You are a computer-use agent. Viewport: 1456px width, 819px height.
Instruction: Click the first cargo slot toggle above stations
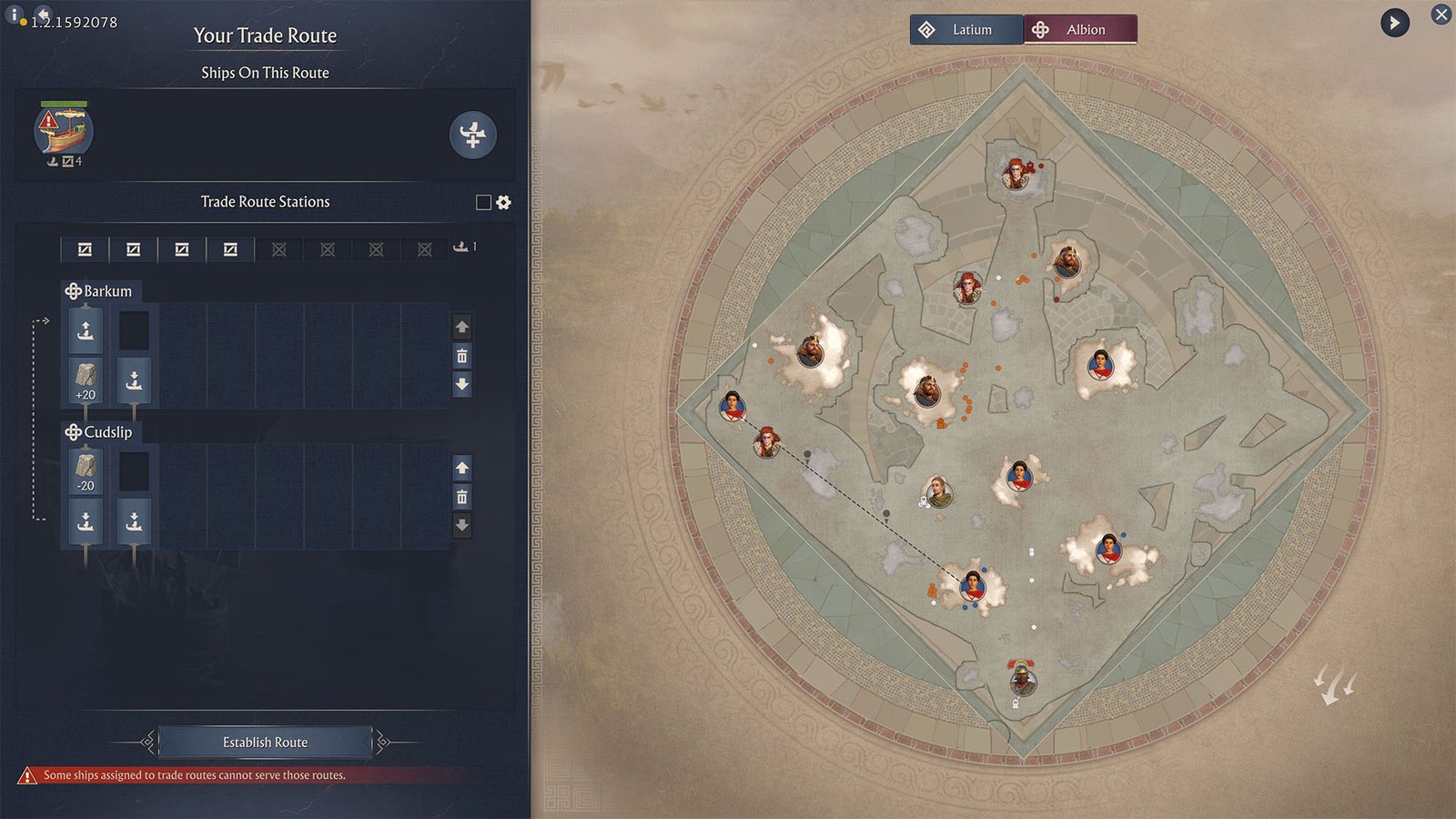[86, 248]
